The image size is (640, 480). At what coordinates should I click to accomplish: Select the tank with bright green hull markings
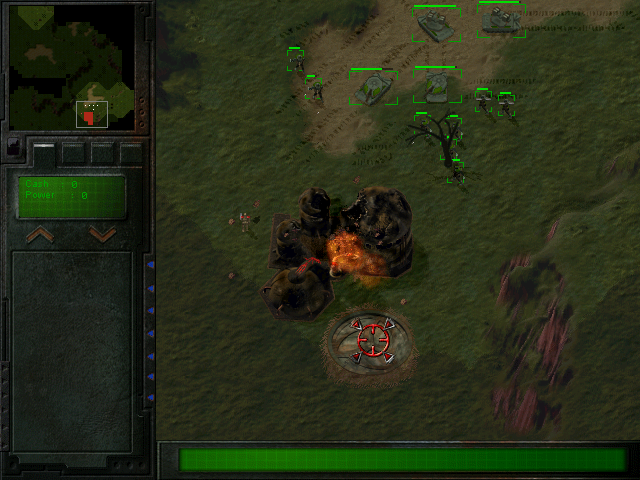373,88
